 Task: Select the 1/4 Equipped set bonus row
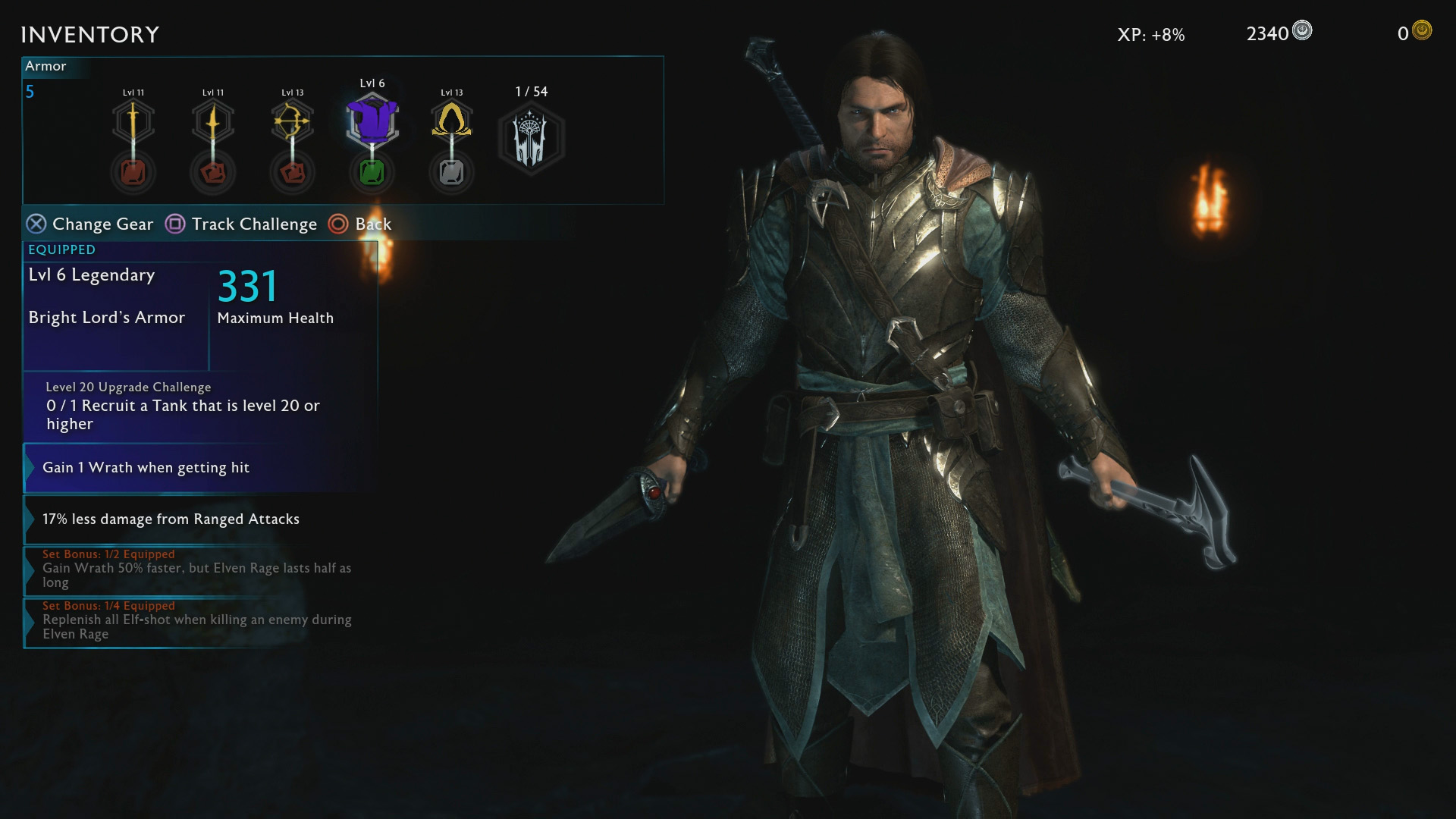coord(200,621)
